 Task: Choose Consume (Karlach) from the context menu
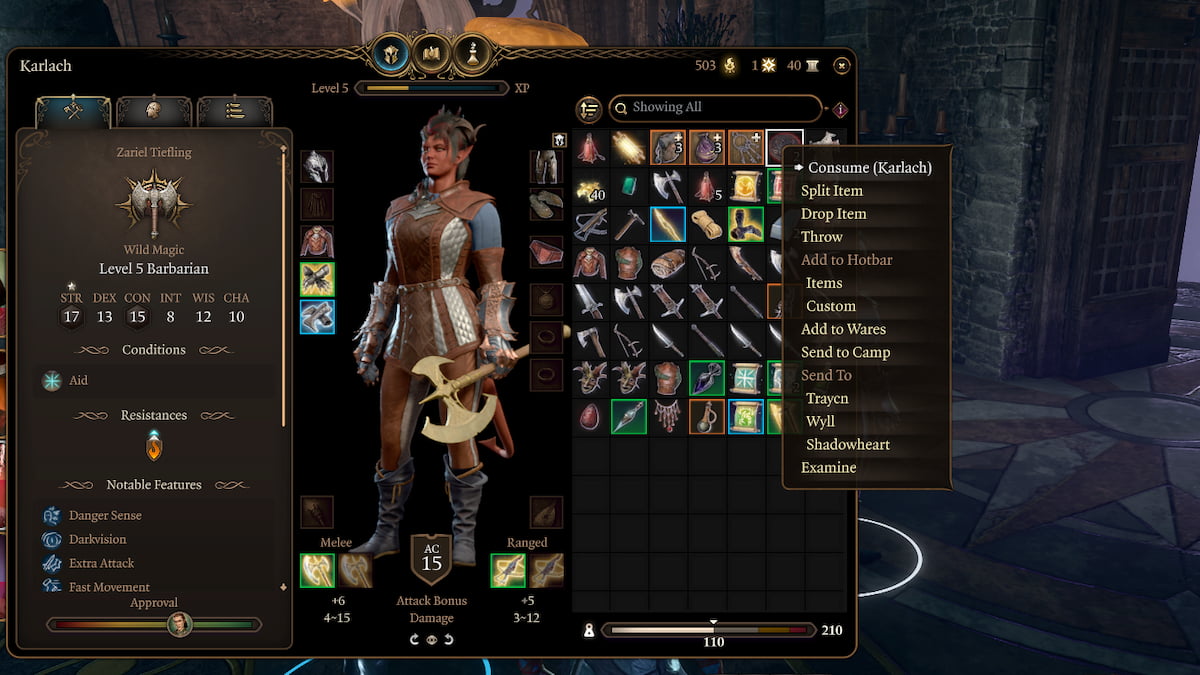click(x=869, y=167)
